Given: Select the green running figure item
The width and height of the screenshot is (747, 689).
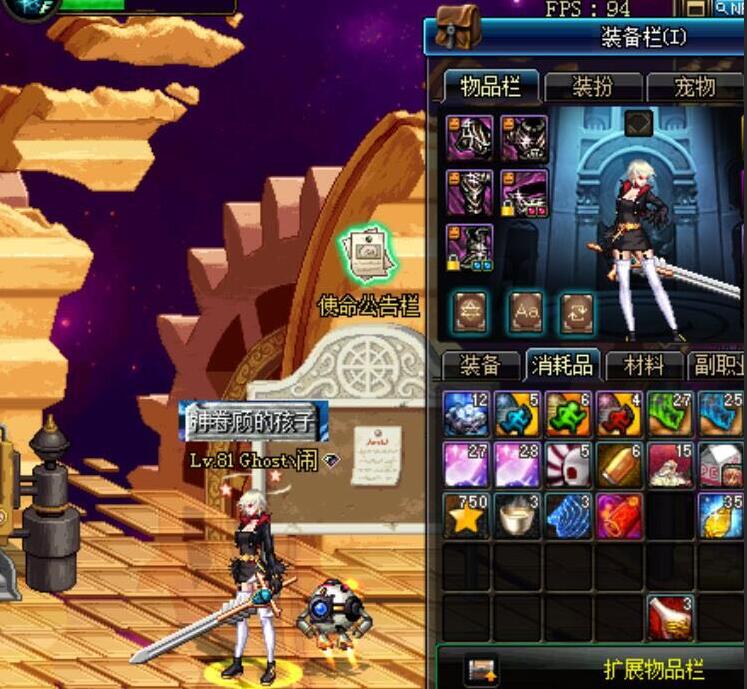Looking at the screenshot, I should pyautogui.click(x=568, y=413).
